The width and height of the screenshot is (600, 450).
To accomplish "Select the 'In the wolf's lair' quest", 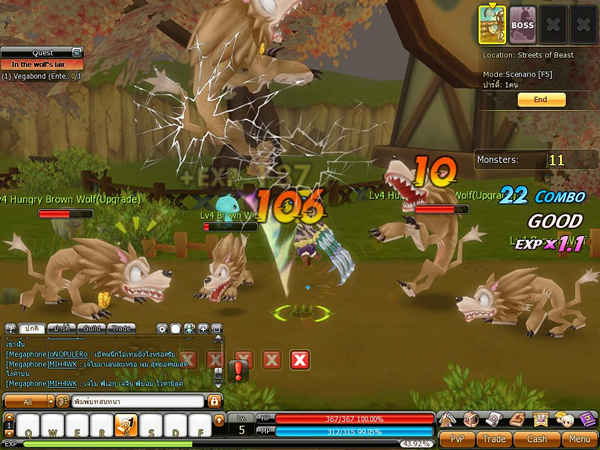I will click(x=42, y=64).
